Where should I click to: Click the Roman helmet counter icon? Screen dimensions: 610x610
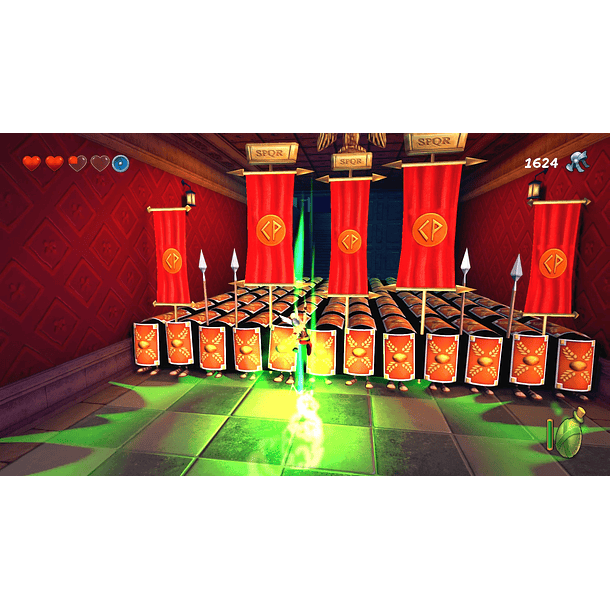[x=578, y=162]
